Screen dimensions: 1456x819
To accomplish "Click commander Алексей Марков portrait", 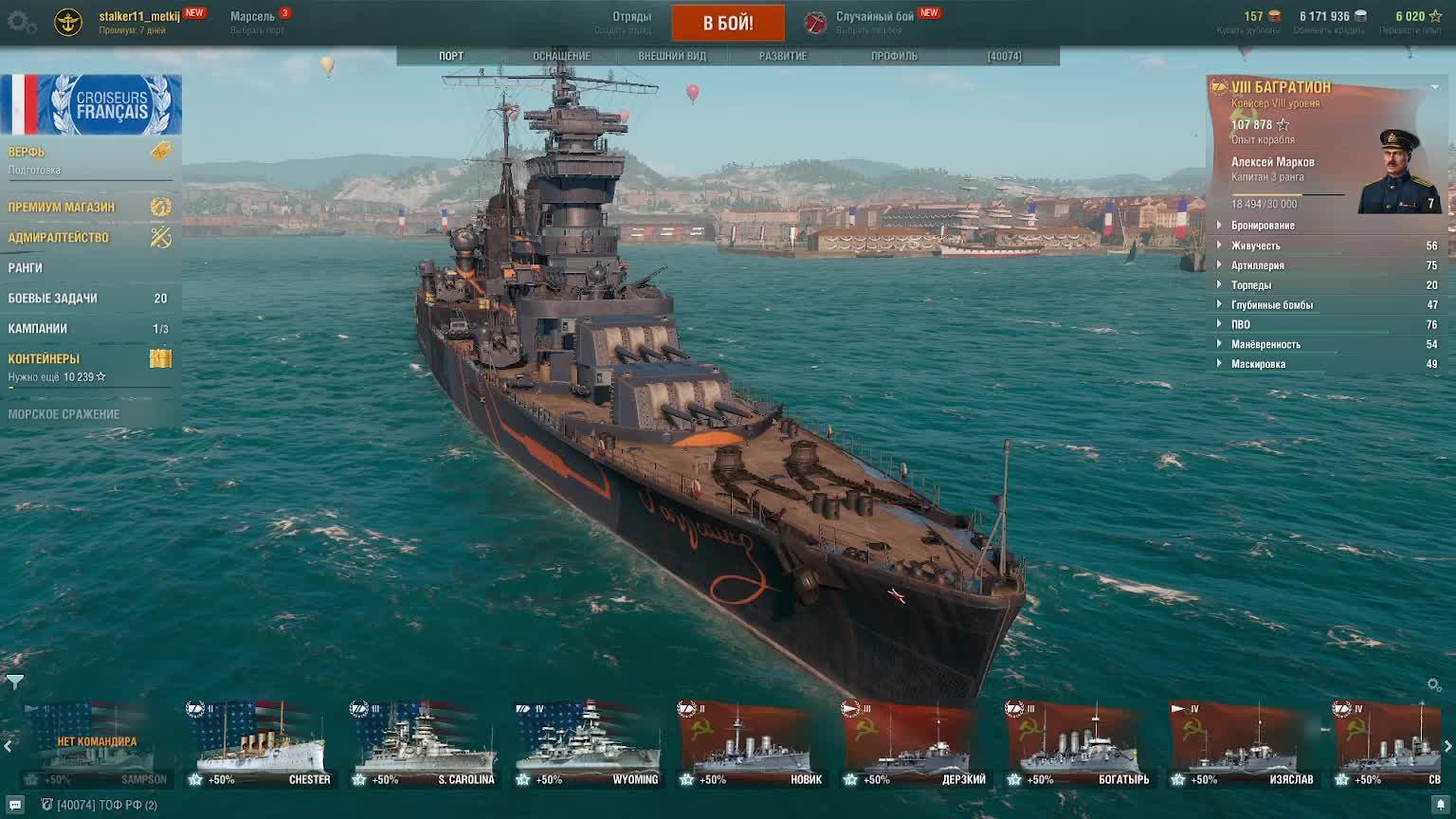I will point(1398,172).
